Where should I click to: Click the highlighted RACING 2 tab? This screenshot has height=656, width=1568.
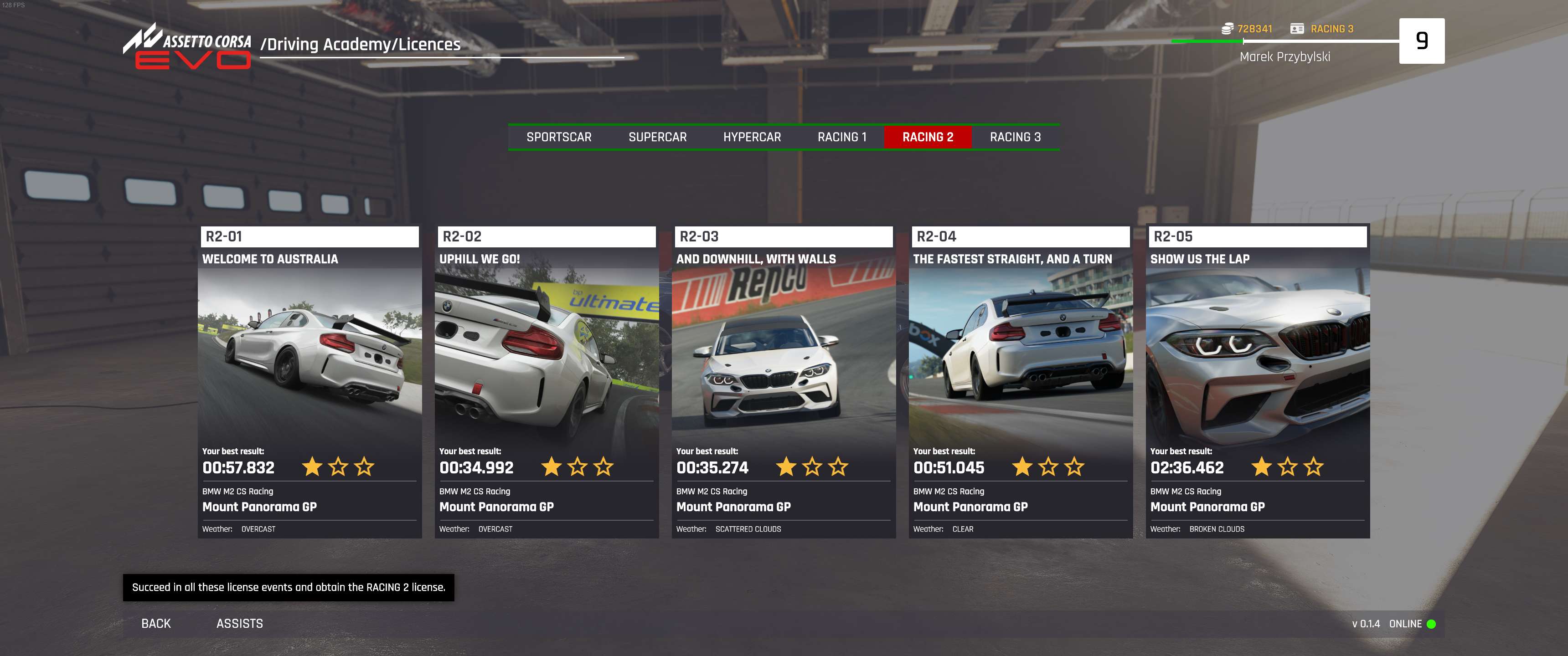click(x=927, y=137)
